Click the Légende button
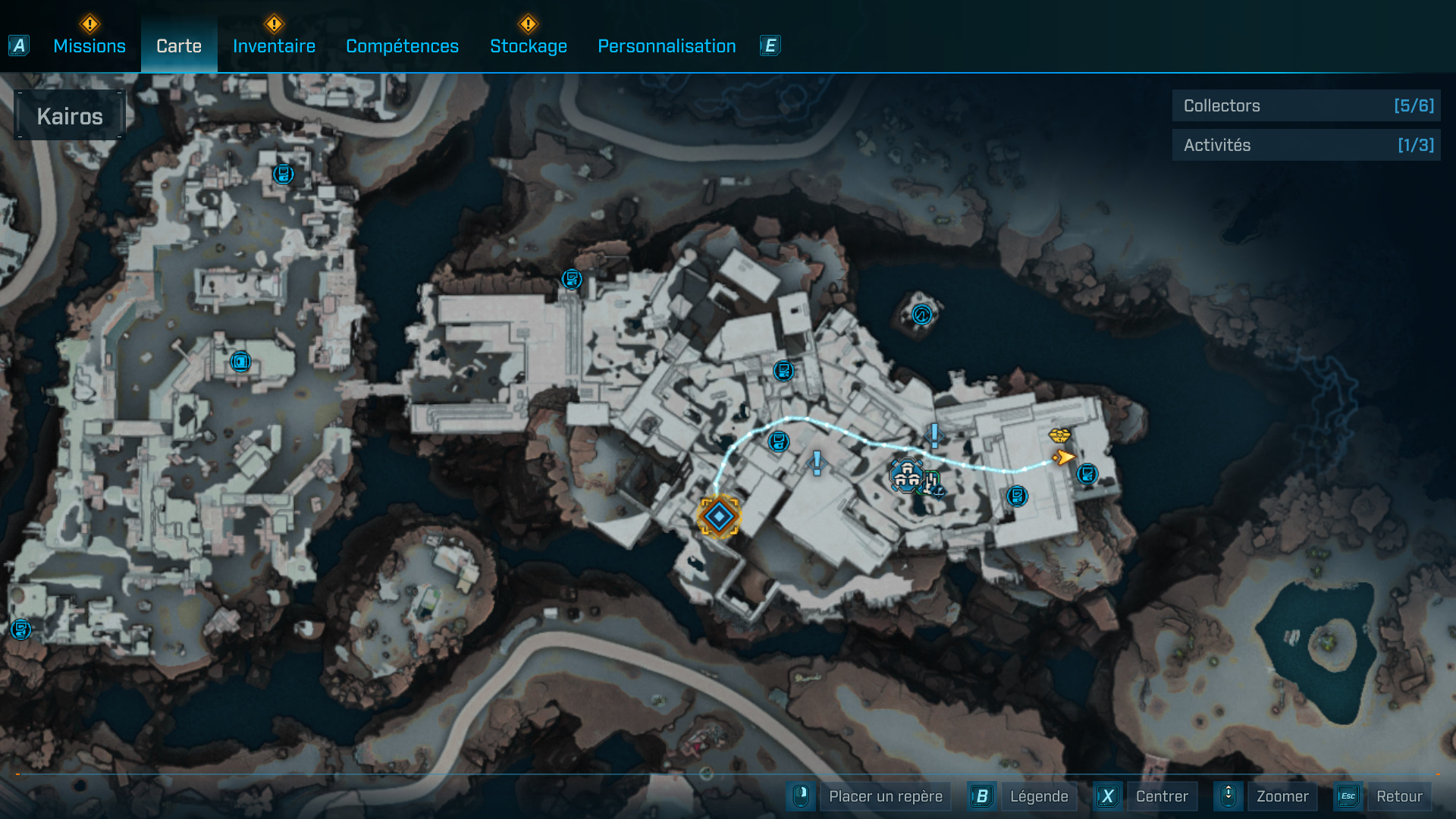Image resolution: width=1456 pixels, height=819 pixels. point(1040,796)
